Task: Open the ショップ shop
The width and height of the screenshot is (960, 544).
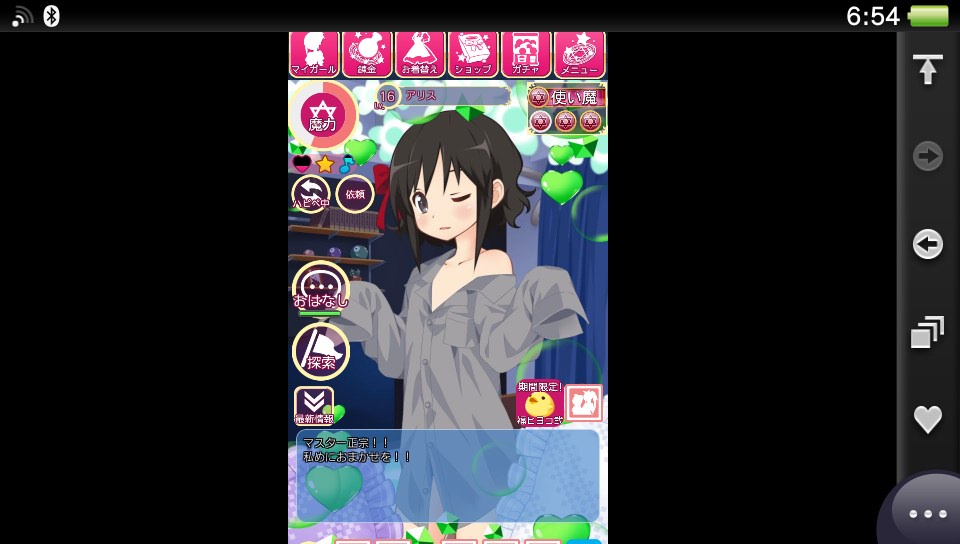Action: [473, 54]
